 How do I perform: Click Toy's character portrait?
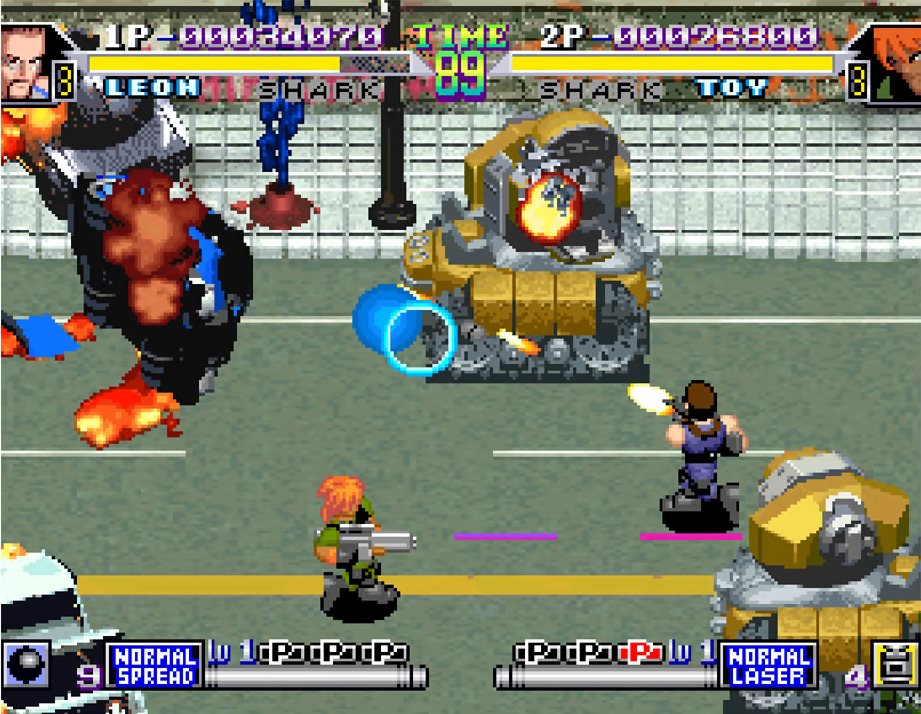tap(892, 62)
